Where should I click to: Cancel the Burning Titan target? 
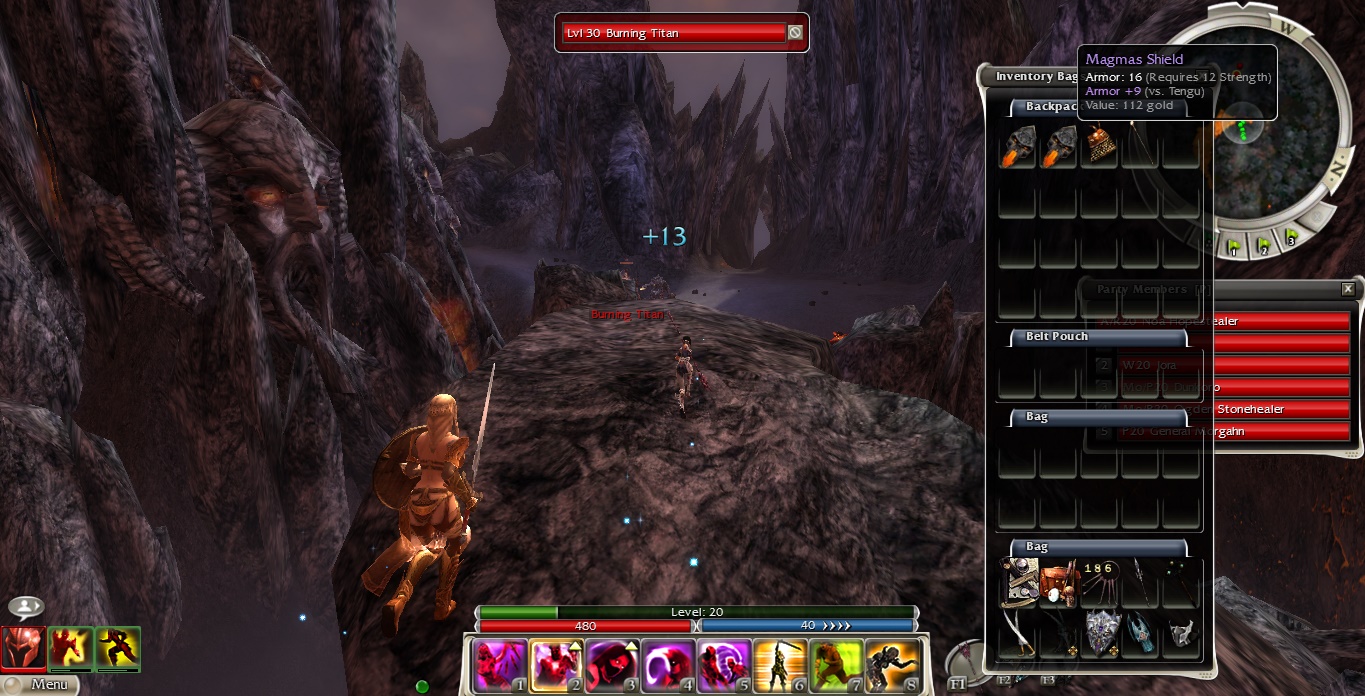(x=795, y=33)
